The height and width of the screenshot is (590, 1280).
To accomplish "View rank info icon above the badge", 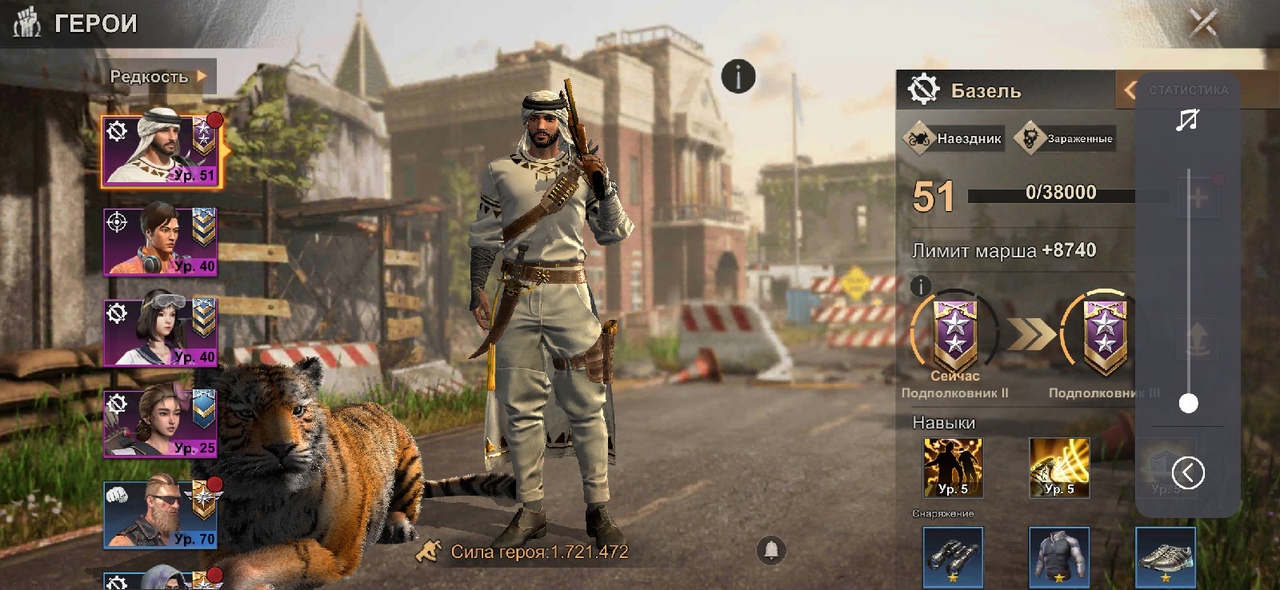I will pyautogui.click(x=921, y=287).
